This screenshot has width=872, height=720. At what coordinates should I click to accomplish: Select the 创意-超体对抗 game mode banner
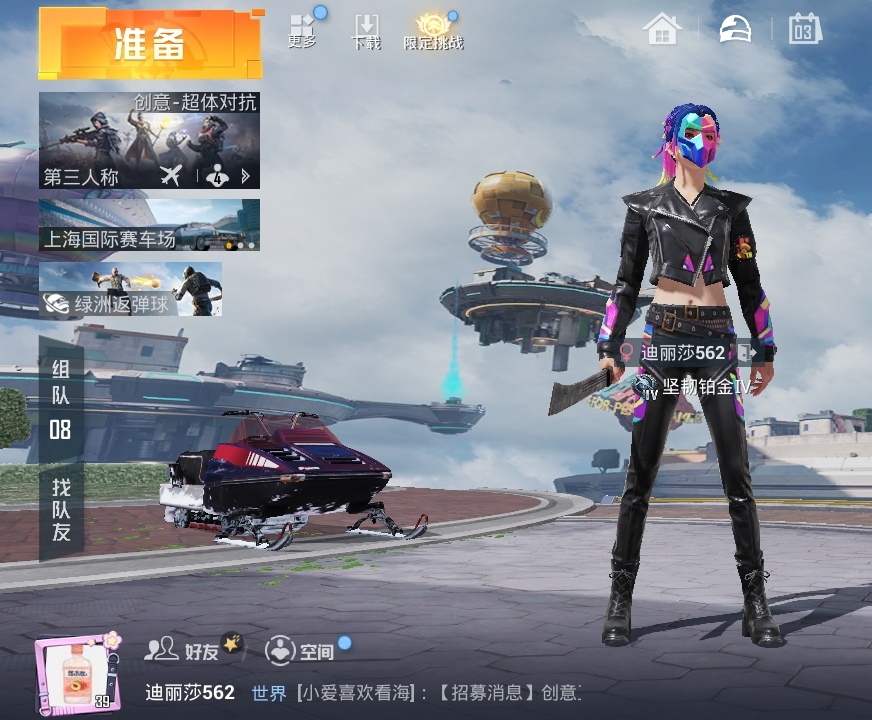tap(149, 130)
